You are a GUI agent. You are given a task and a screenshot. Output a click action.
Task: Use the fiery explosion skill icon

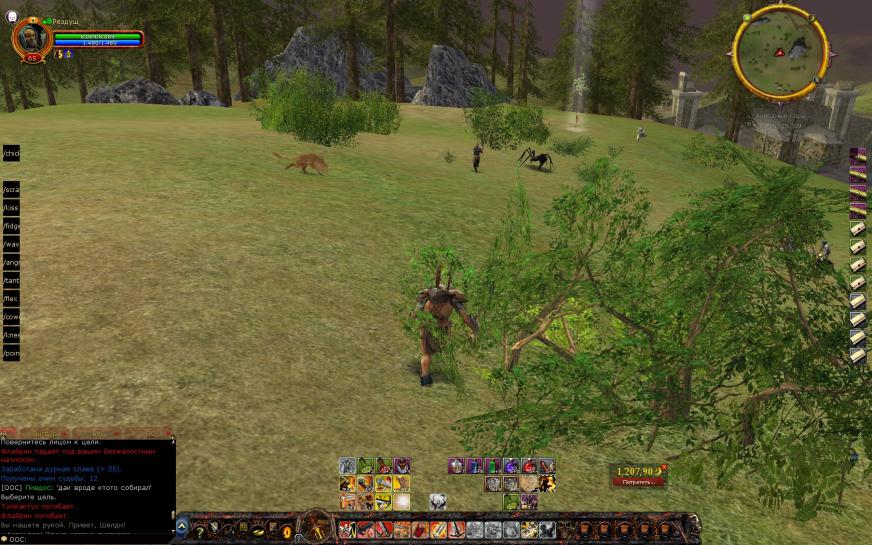(x=547, y=483)
